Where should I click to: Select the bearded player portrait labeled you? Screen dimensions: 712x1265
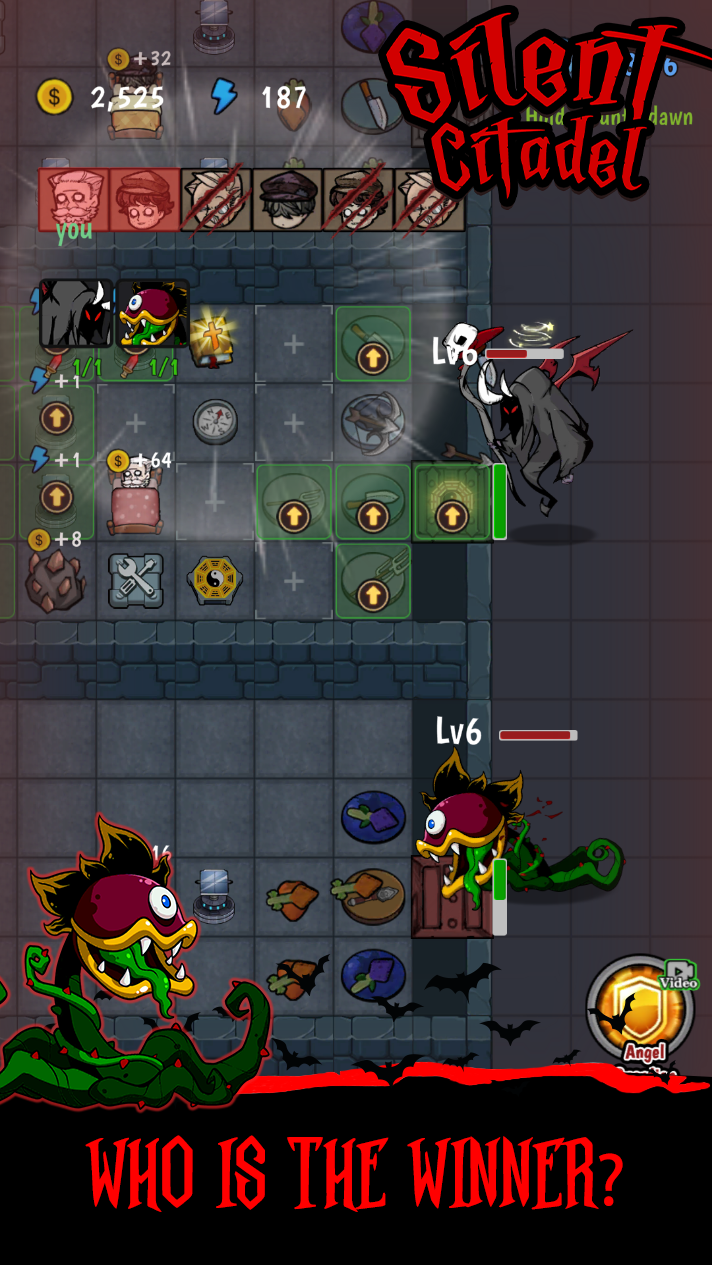[73, 199]
